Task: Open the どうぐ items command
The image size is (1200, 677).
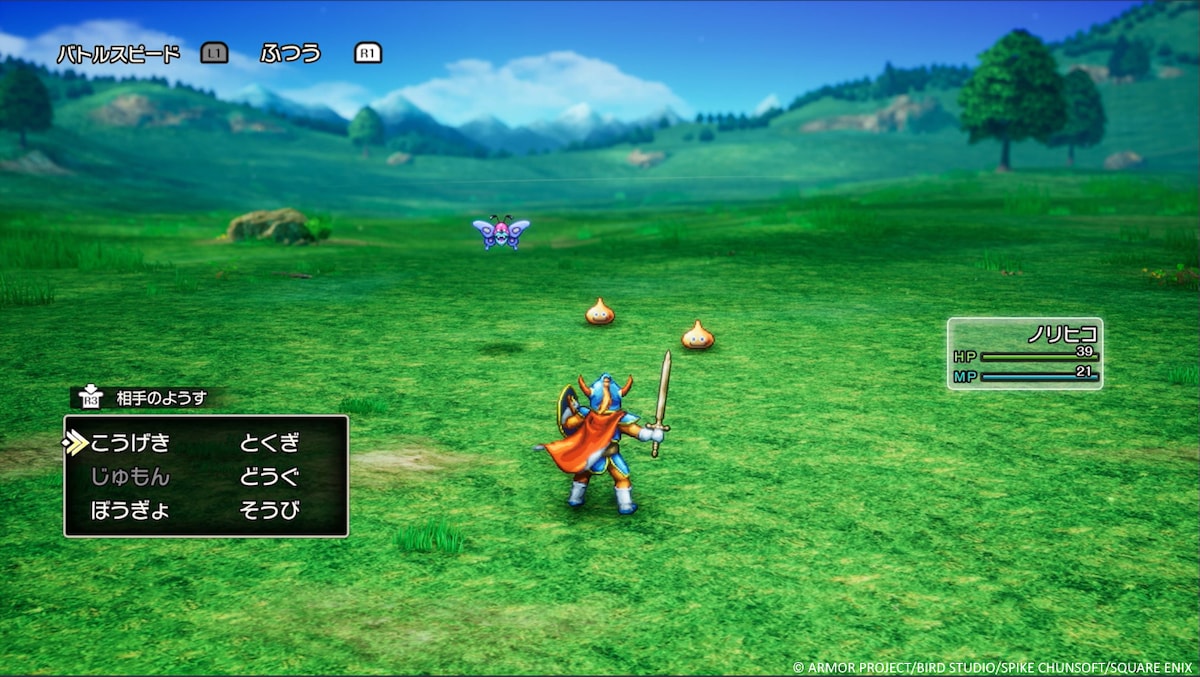Action: point(270,477)
